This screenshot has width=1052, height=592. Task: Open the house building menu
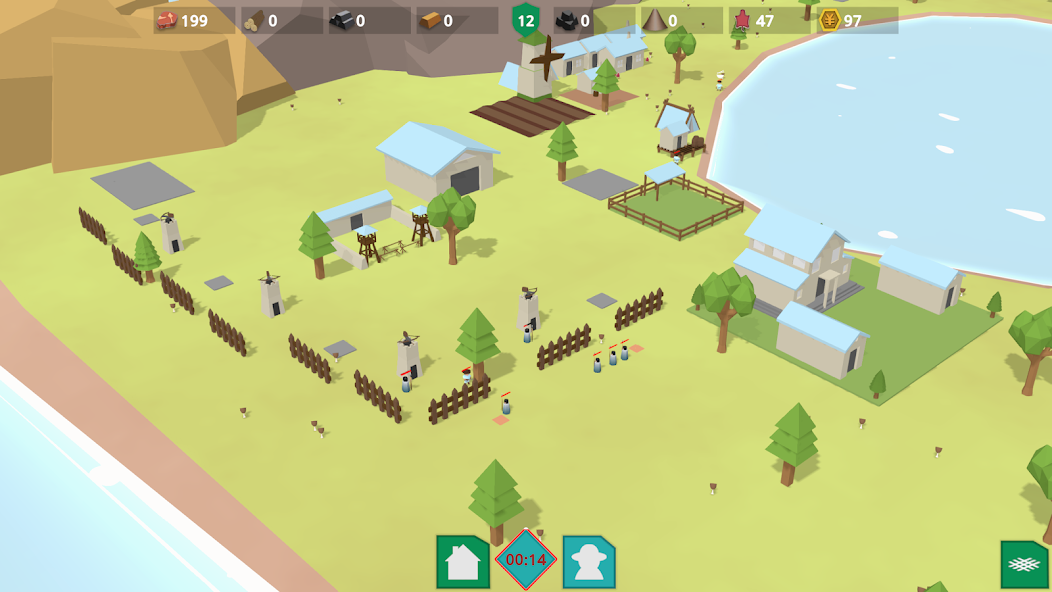coord(463,562)
